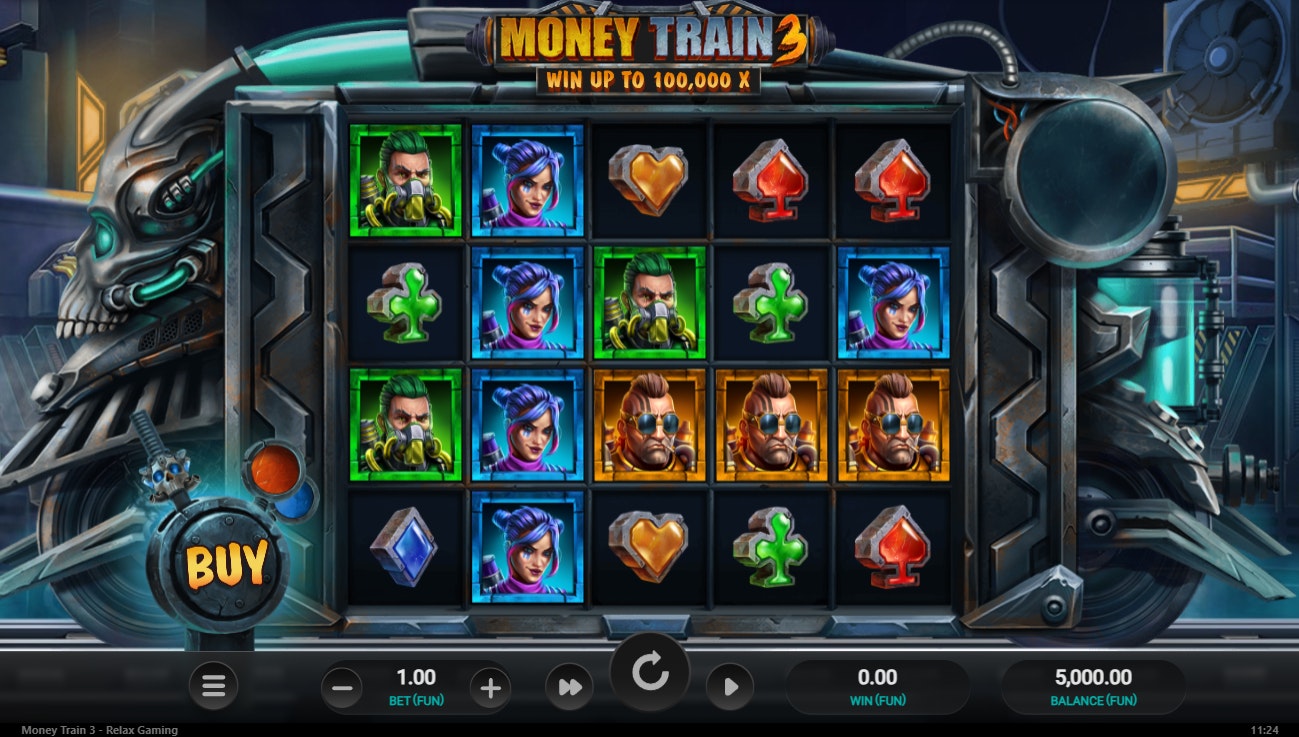Spin the reels with the circular arrow button
Image resolution: width=1299 pixels, height=737 pixels.
click(650, 672)
